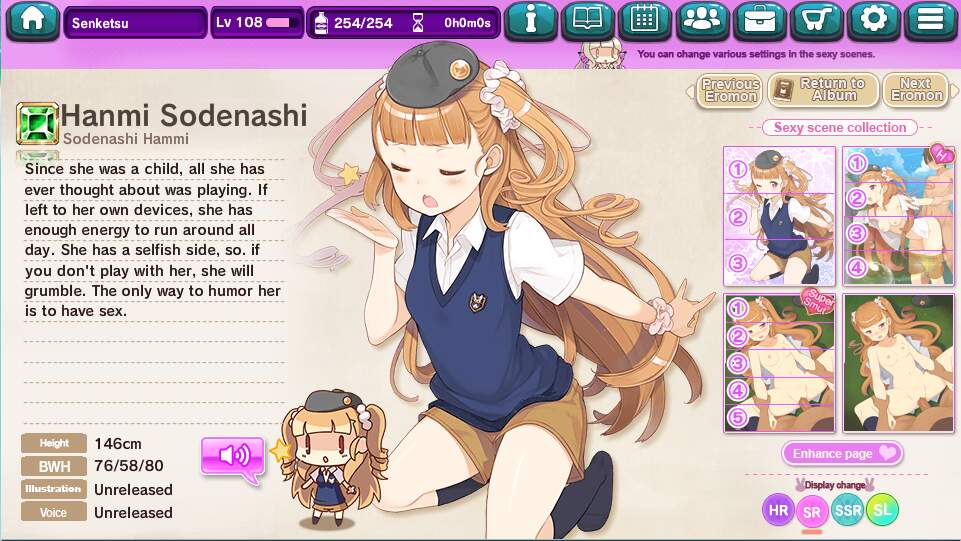This screenshot has height=541, width=961.
Task: Open the friends group icon
Action: (703, 20)
